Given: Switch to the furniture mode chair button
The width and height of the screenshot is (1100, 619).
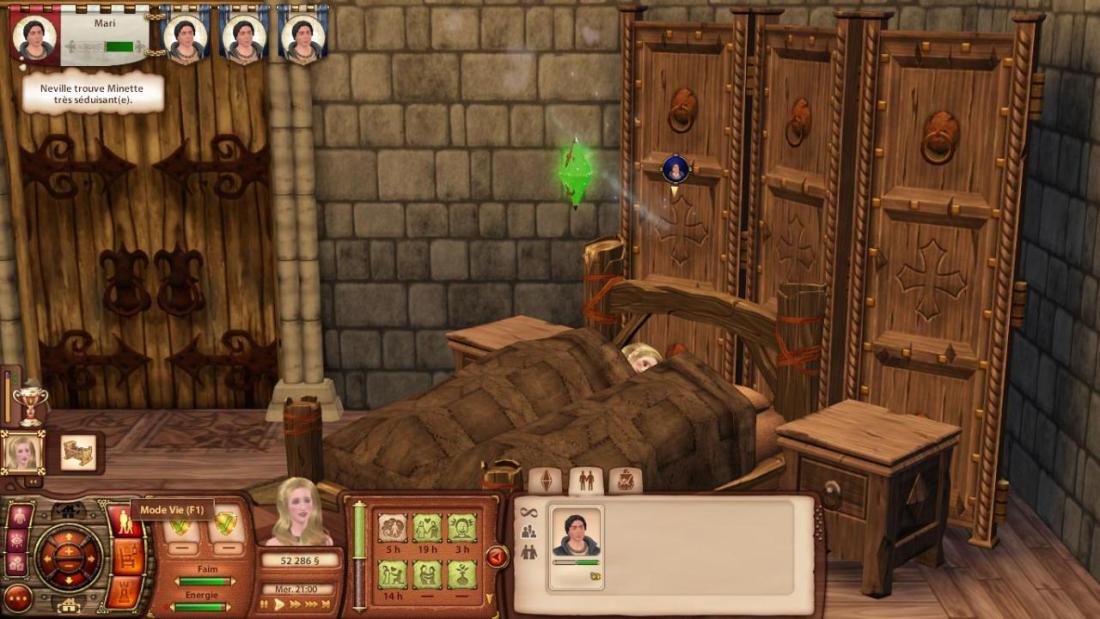Looking at the screenshot, I should [126, 558].
